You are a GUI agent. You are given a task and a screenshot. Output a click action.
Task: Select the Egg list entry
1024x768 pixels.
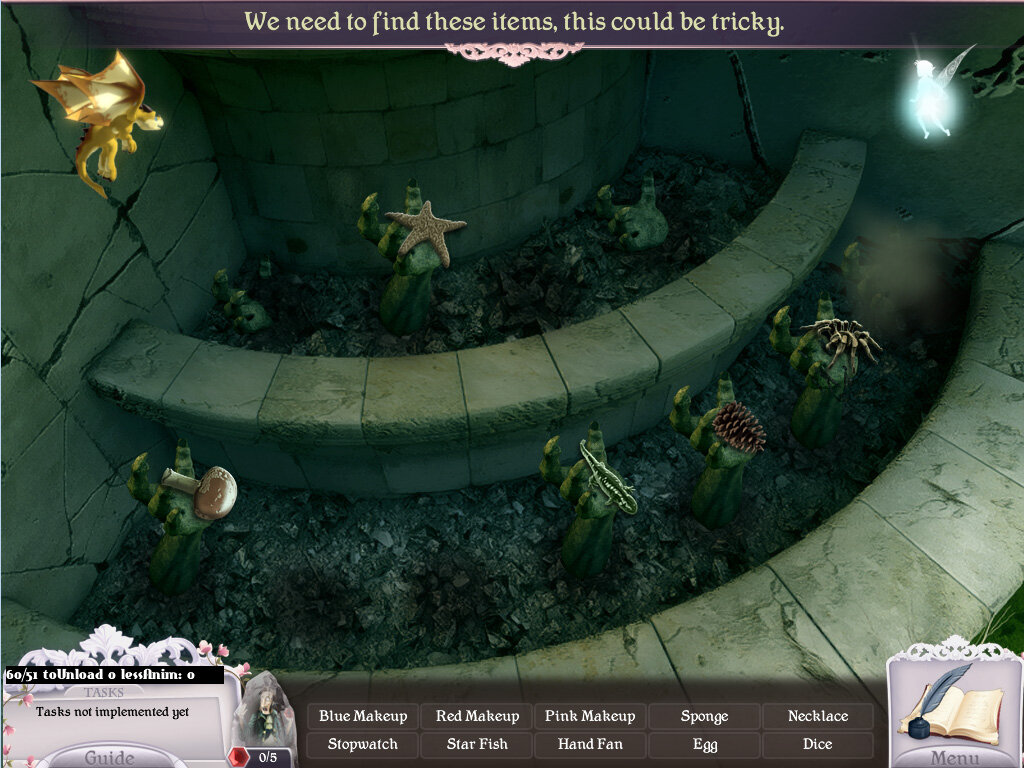[704, 744]
